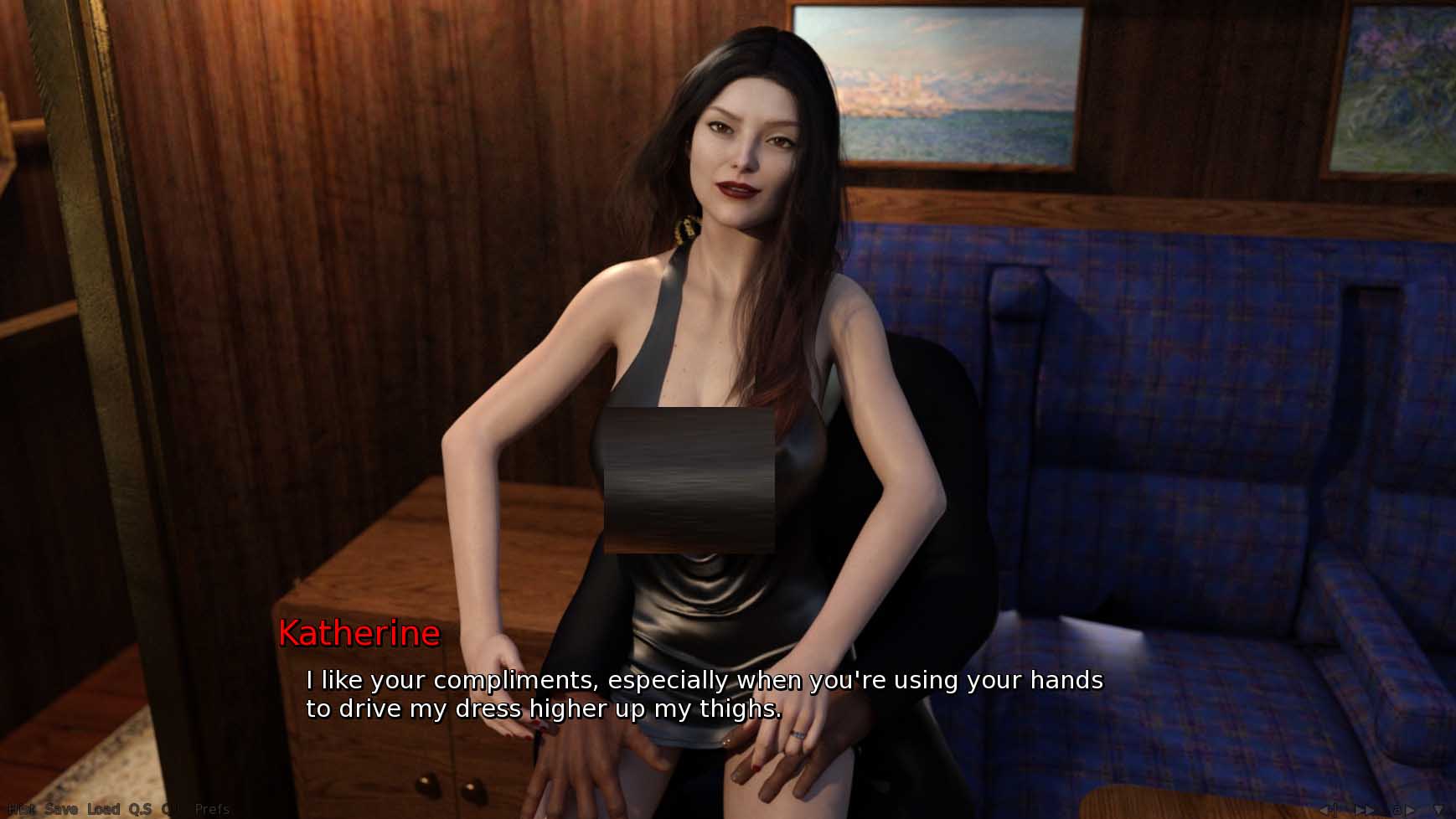Open the down-arrow quick menu icon
The image size is (1456, 819).
(1438, 809)
